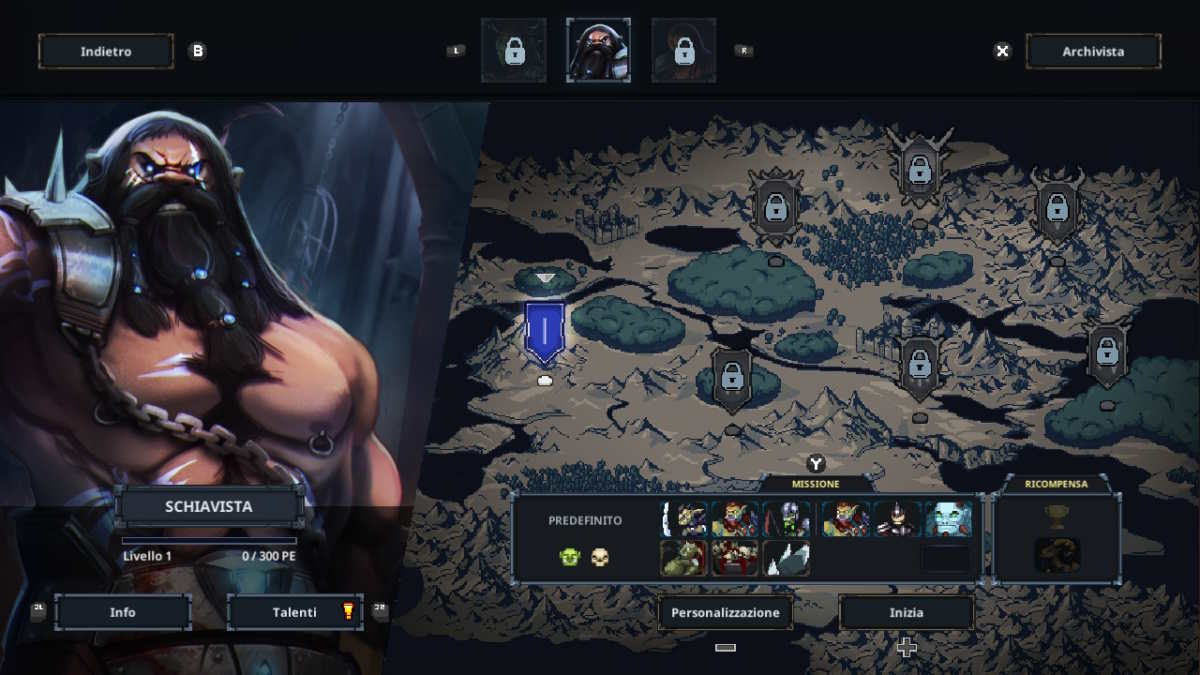Select the blue banner mission marker

[x=545, y=332]
